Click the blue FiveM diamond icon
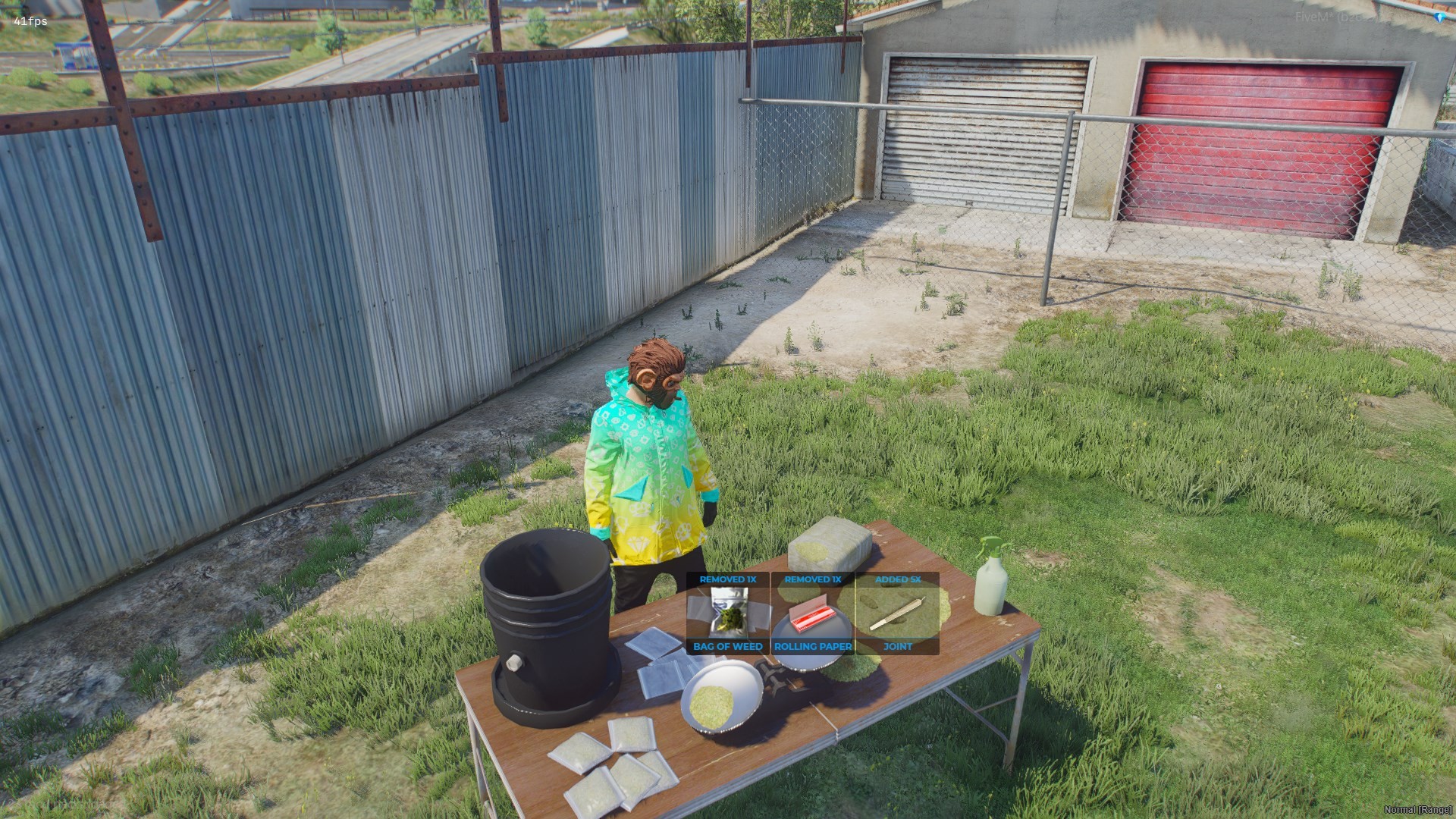 click(x=1439, y=17)
